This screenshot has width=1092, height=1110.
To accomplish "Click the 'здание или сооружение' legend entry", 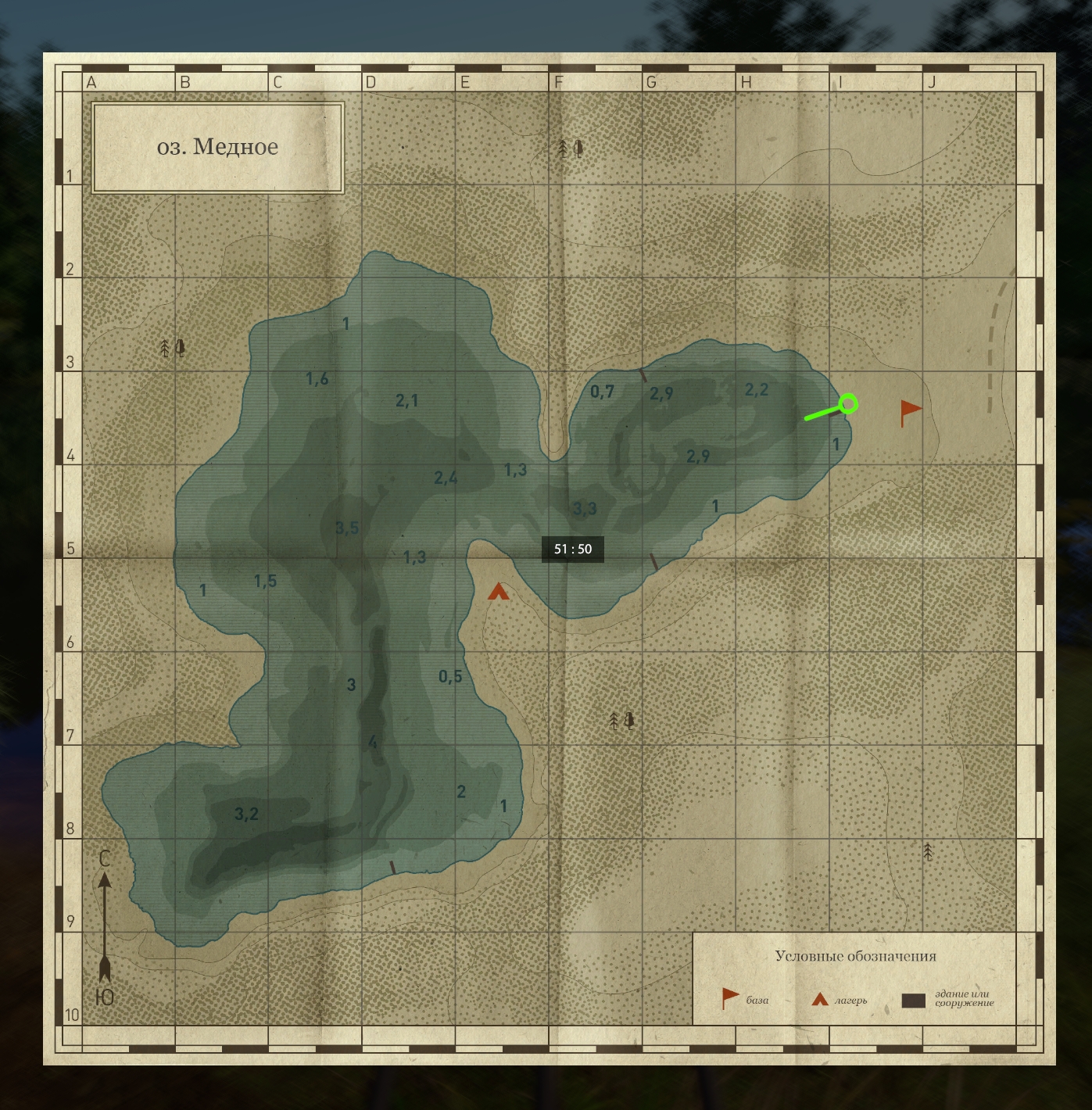I will point(947,1000).
